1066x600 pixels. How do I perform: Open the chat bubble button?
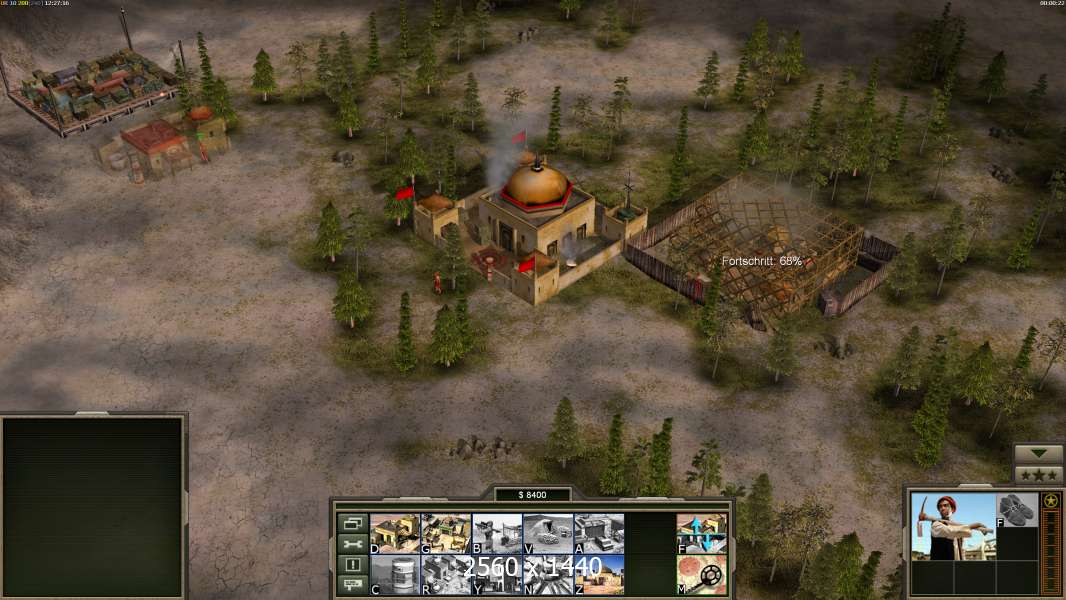[x=351, y=586]
